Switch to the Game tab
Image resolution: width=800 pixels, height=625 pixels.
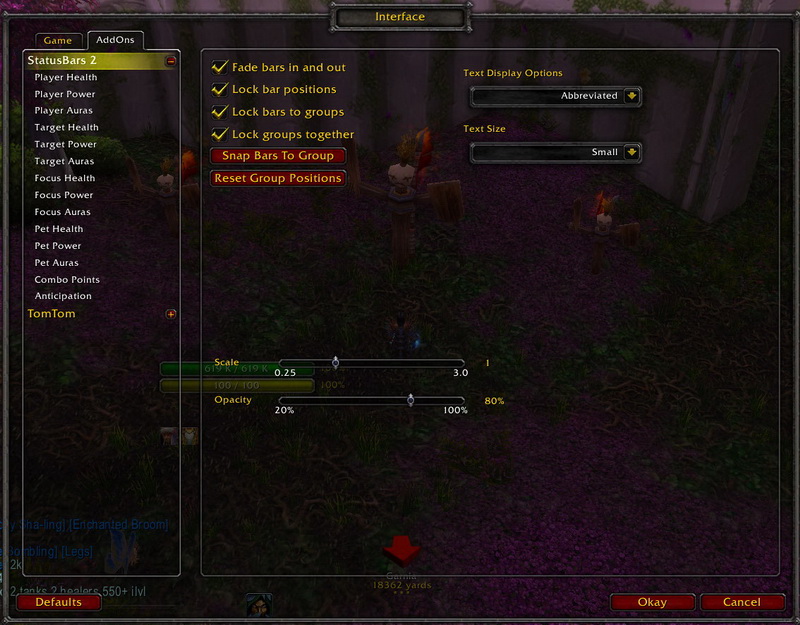(58, 41)
